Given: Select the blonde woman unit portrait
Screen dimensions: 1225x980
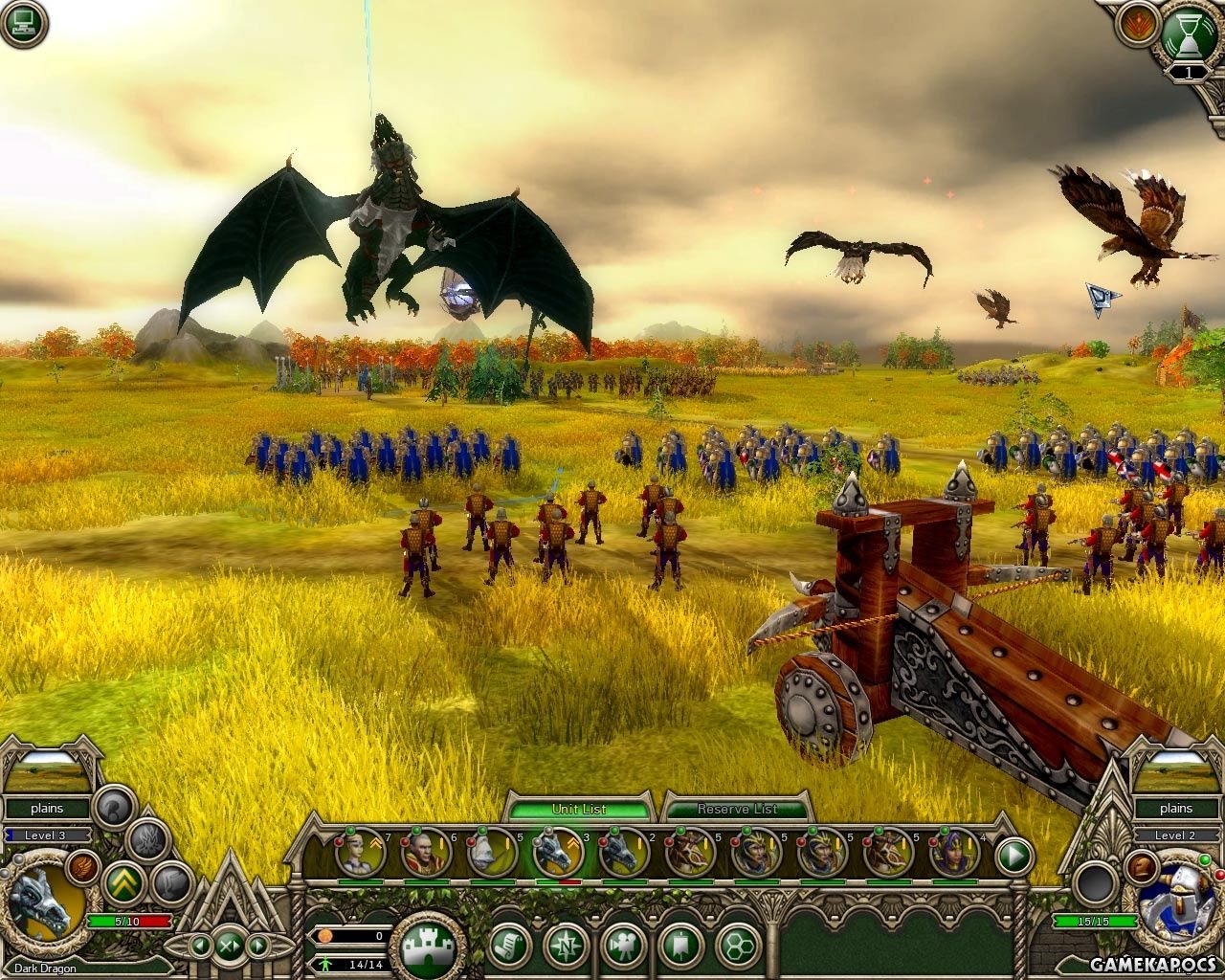Looking at the screenshot, I should pyautogui.click(x=359, y=852).
